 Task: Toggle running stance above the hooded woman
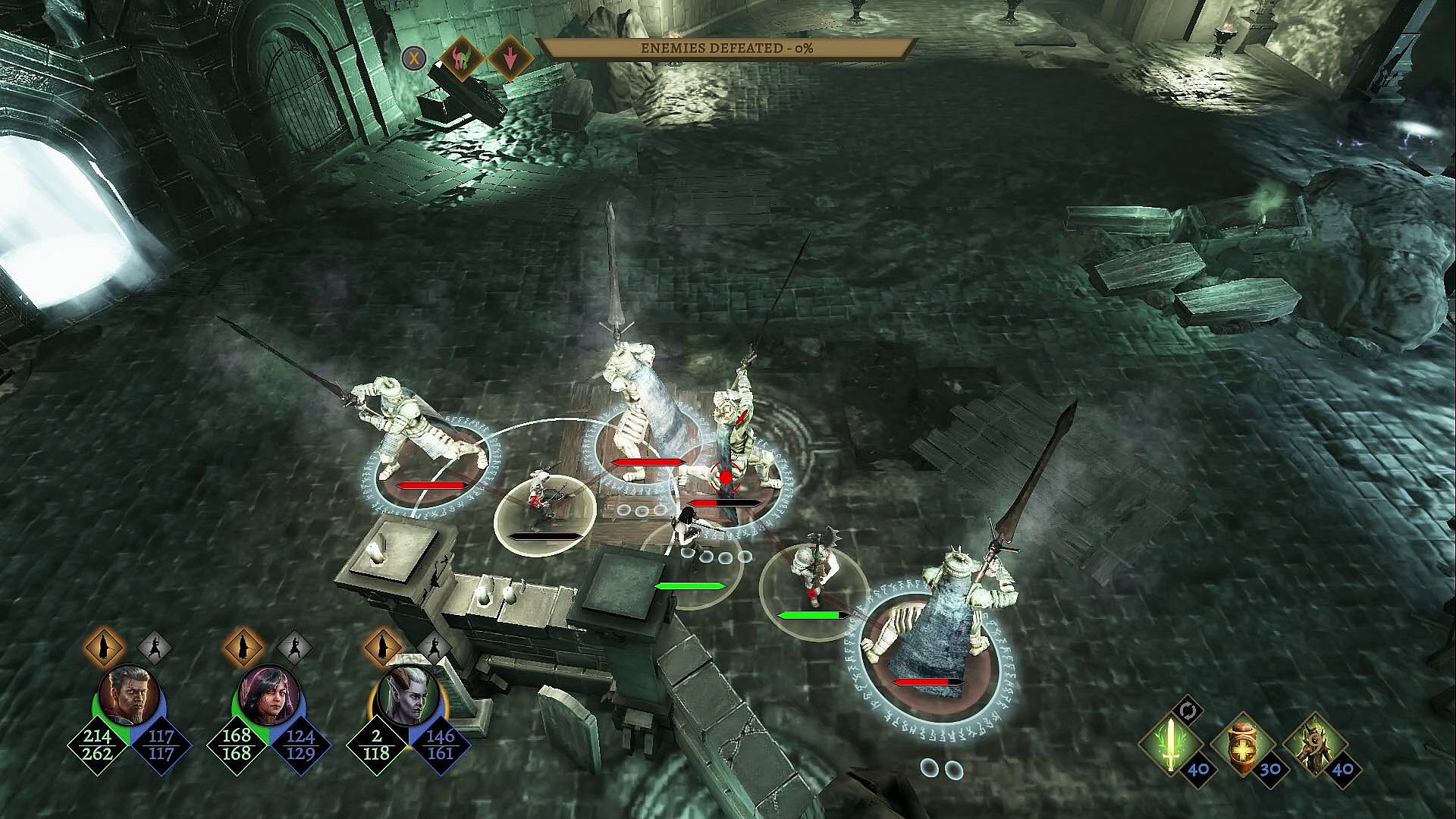[x=294, y=648]
